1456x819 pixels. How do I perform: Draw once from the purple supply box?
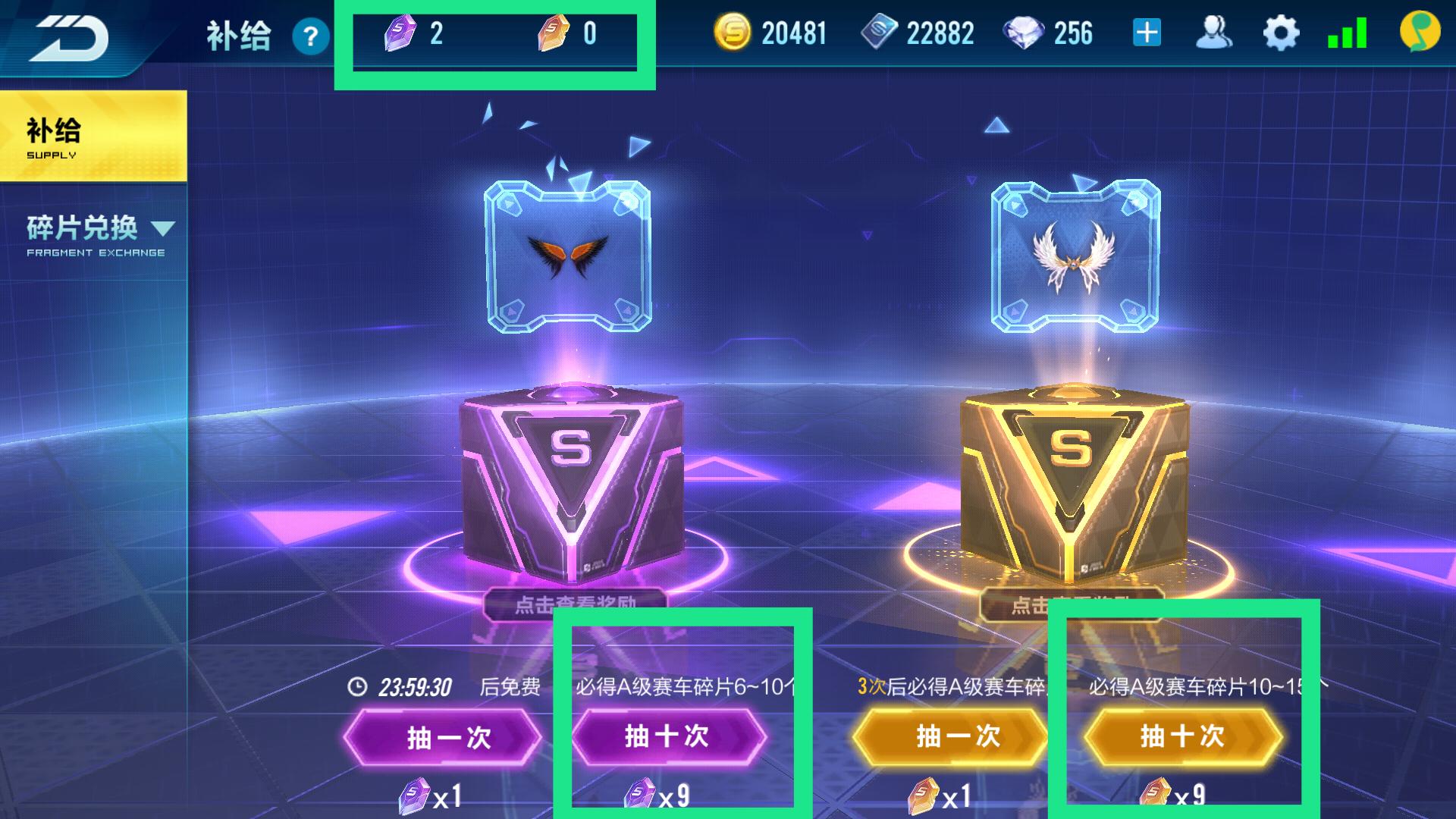[444, 737]
